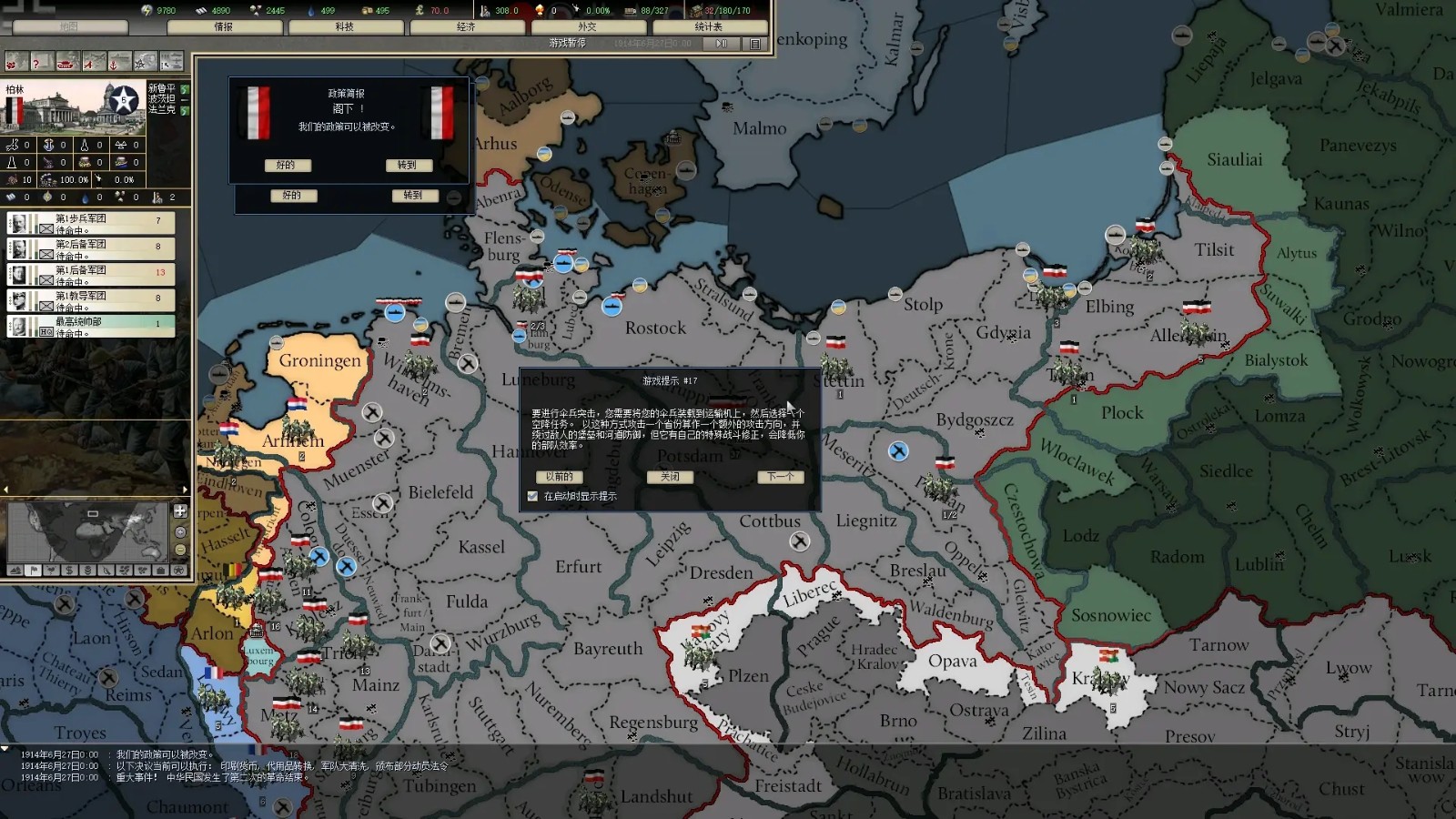Select the 最高统帅部 HQ row

click(91, 326)
